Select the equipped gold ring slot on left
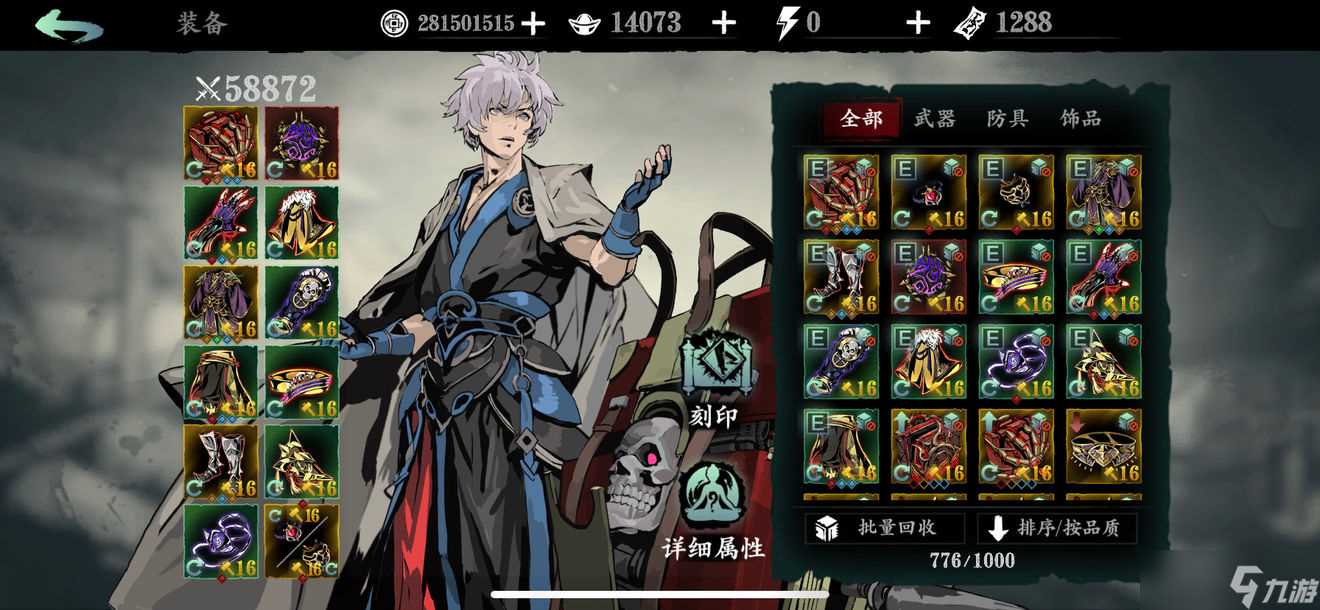This screenshot has width=1320, height=610. pos(302,381)
